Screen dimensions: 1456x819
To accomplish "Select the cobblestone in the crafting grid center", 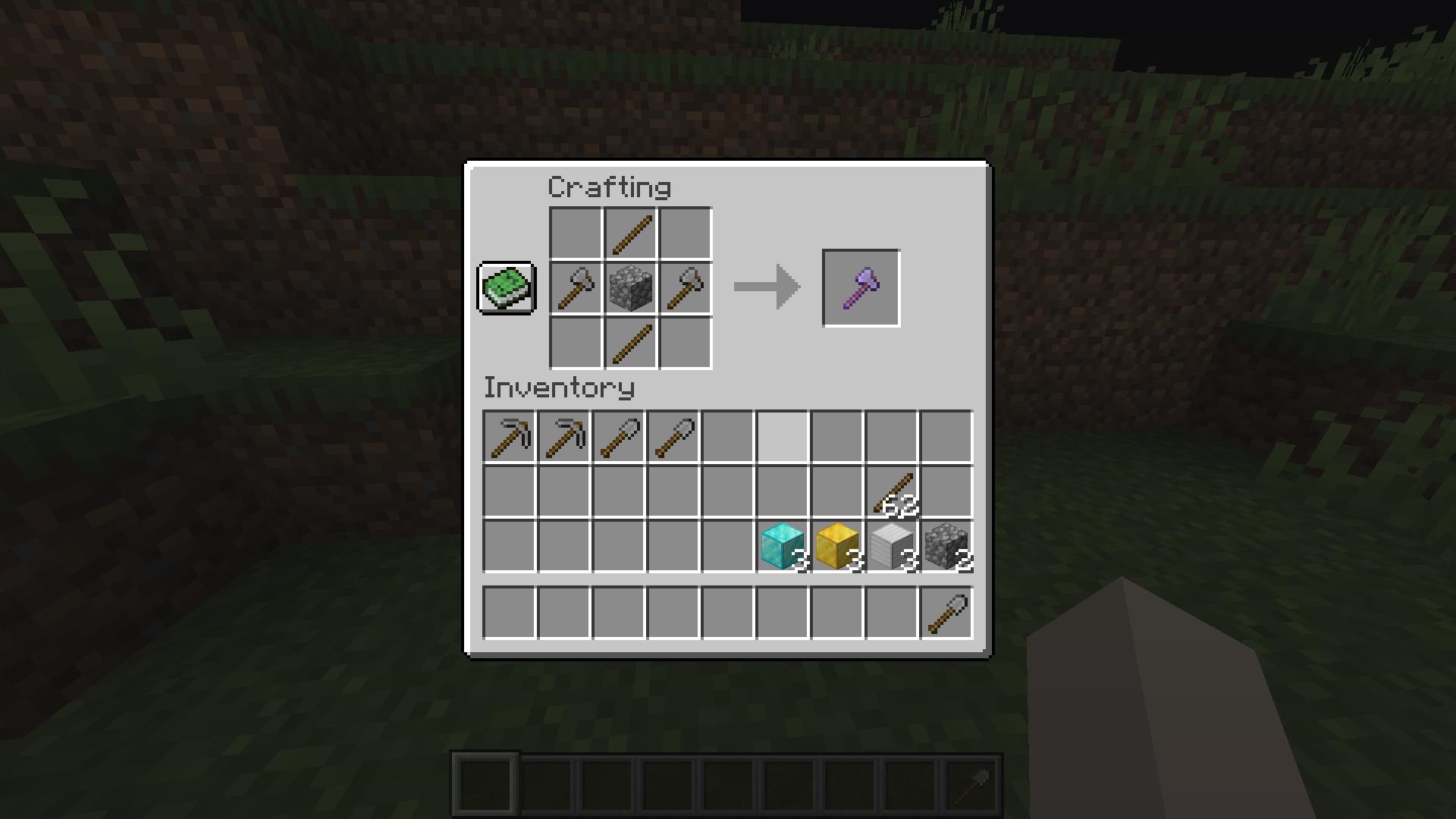I will (629, 288).
